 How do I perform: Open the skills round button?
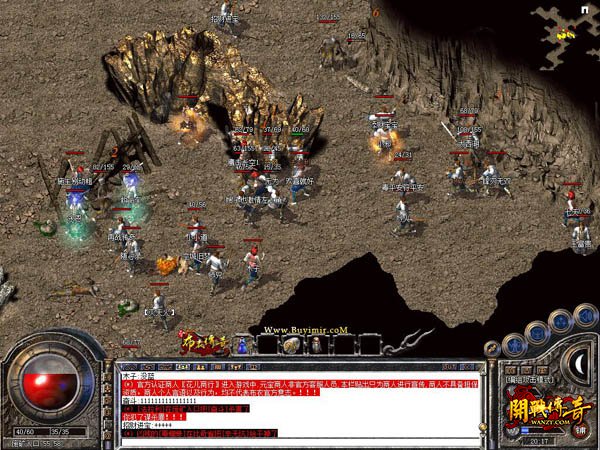[x=560, y=319]
